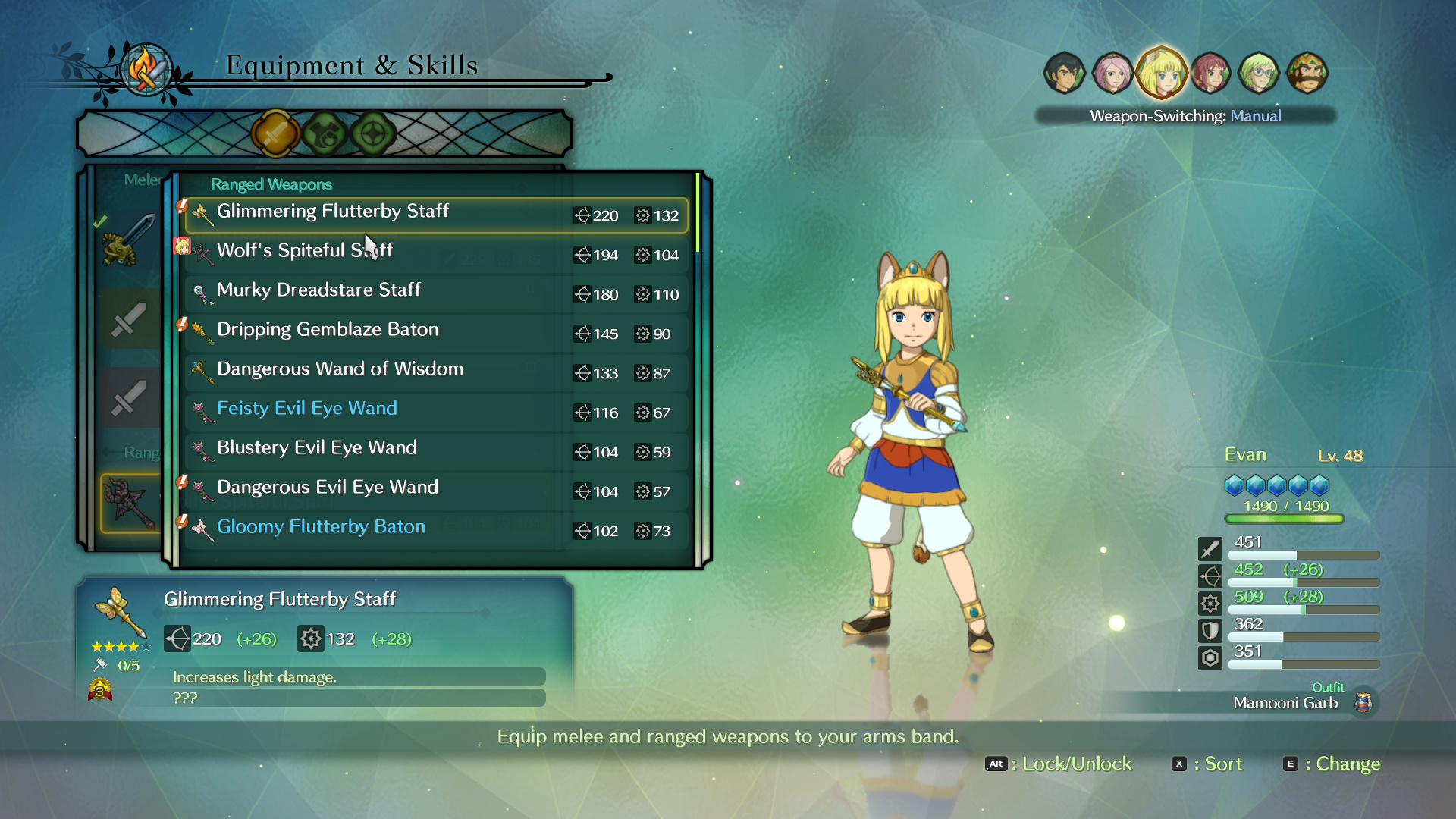
Task: Choose Wolf's Spiteful Staff from the list
Action: [436, 254]
